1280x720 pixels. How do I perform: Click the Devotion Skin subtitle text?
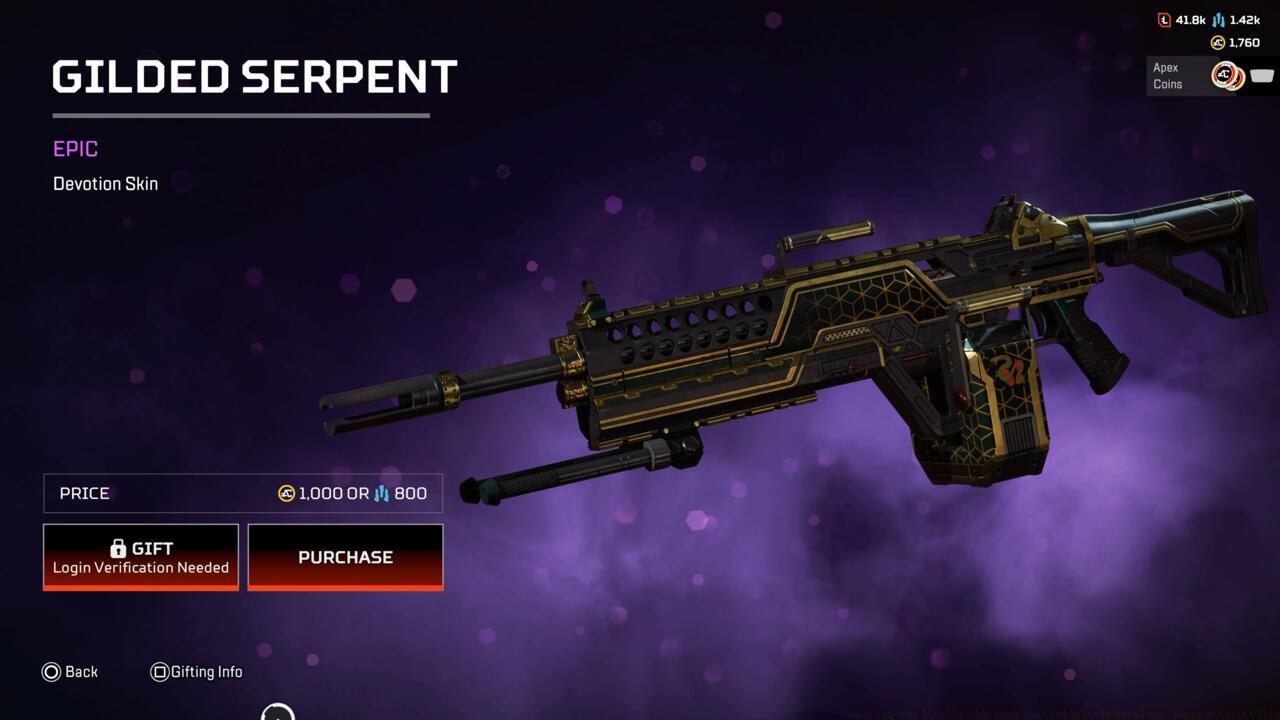point(105,183)
